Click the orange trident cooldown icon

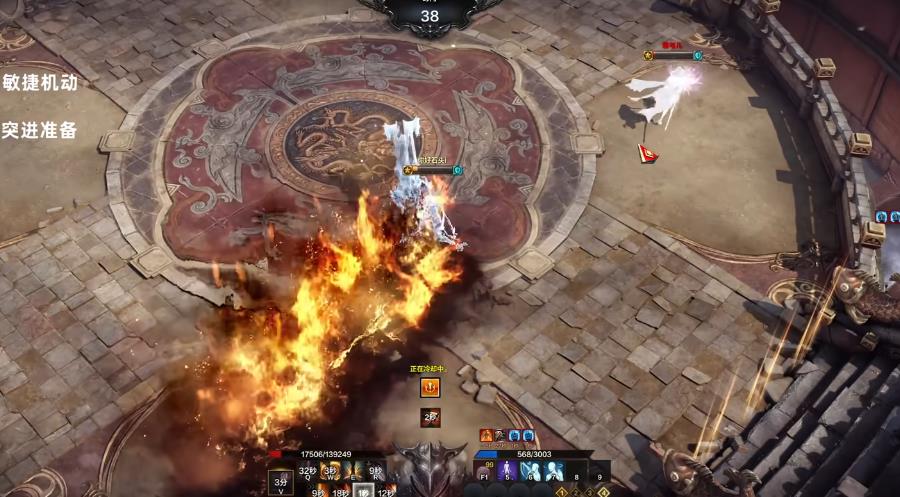[x=430, y=388]
